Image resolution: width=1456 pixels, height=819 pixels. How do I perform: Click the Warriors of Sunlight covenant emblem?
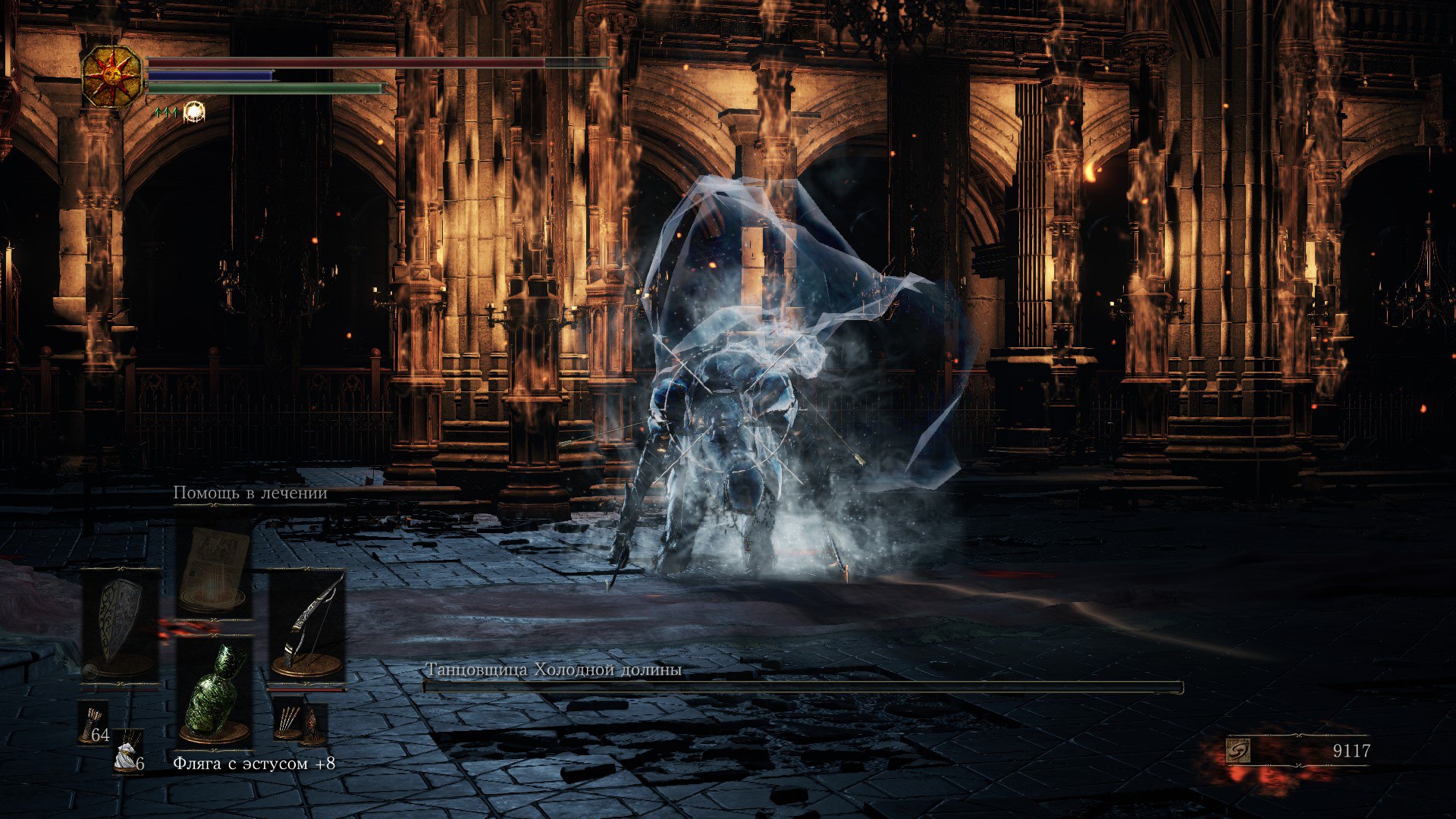[x=112, y=76]
